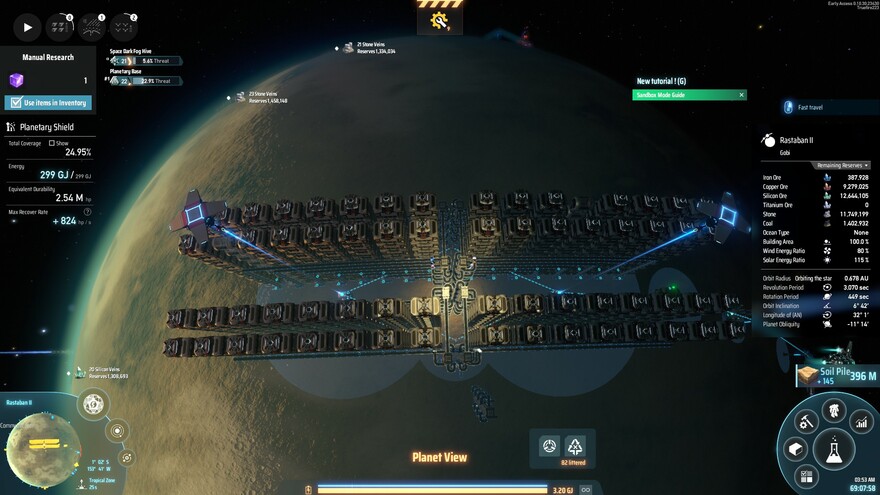Viewport: 880px width, 495px height.
Task: Open the Remaining Reserves dropdown
Action: (x=843, y=165)
